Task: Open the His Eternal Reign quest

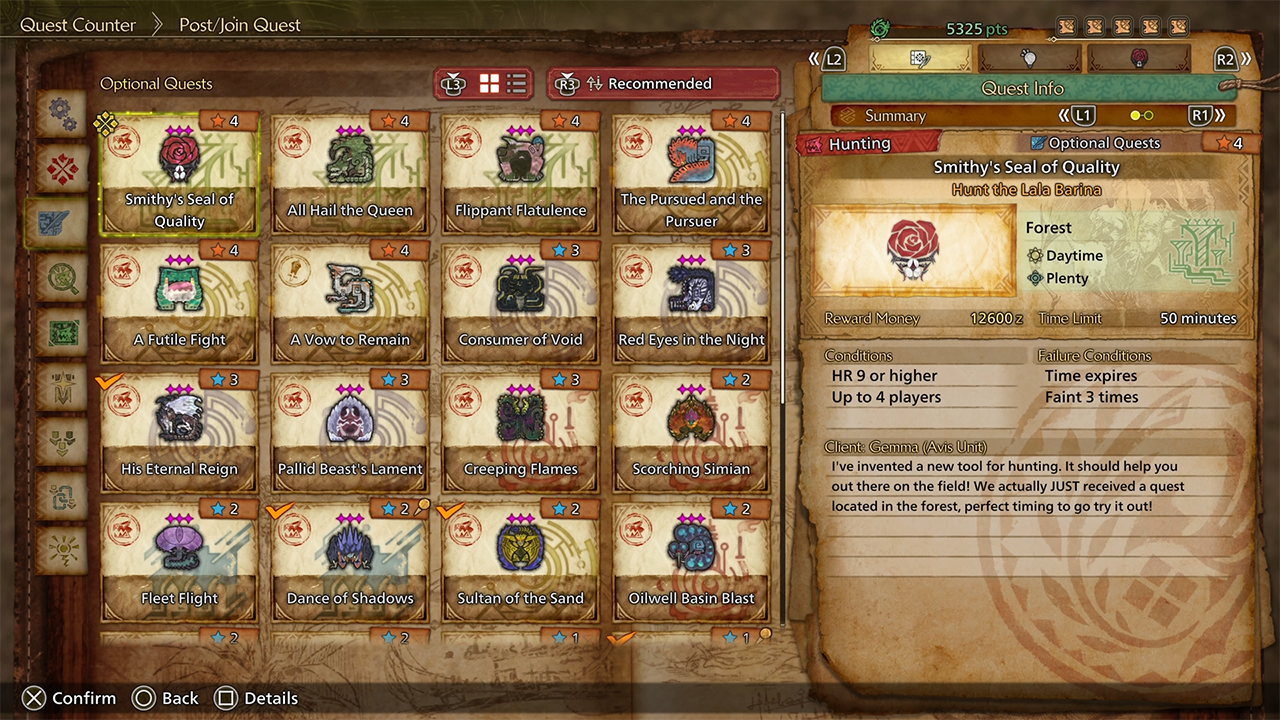Action: point(180,432)
